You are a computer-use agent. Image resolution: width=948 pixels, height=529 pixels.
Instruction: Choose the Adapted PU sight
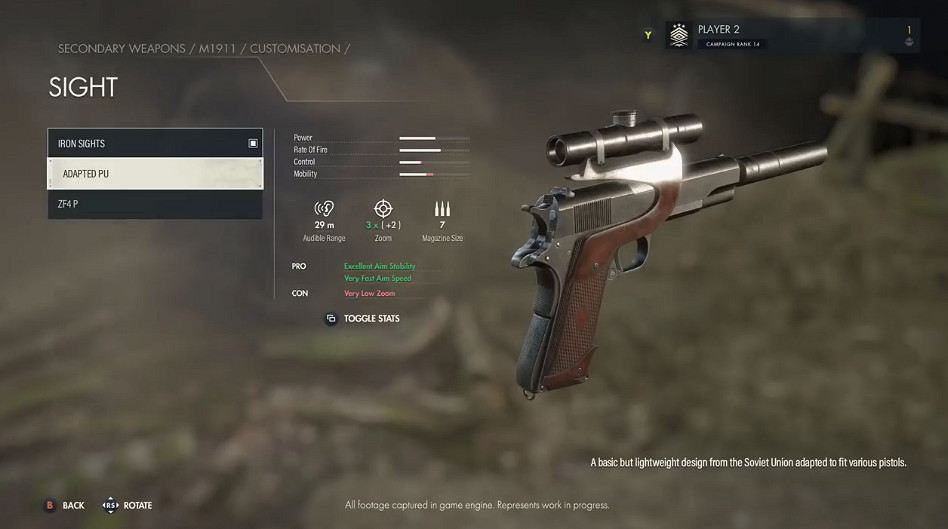click(x=154, y=174)
